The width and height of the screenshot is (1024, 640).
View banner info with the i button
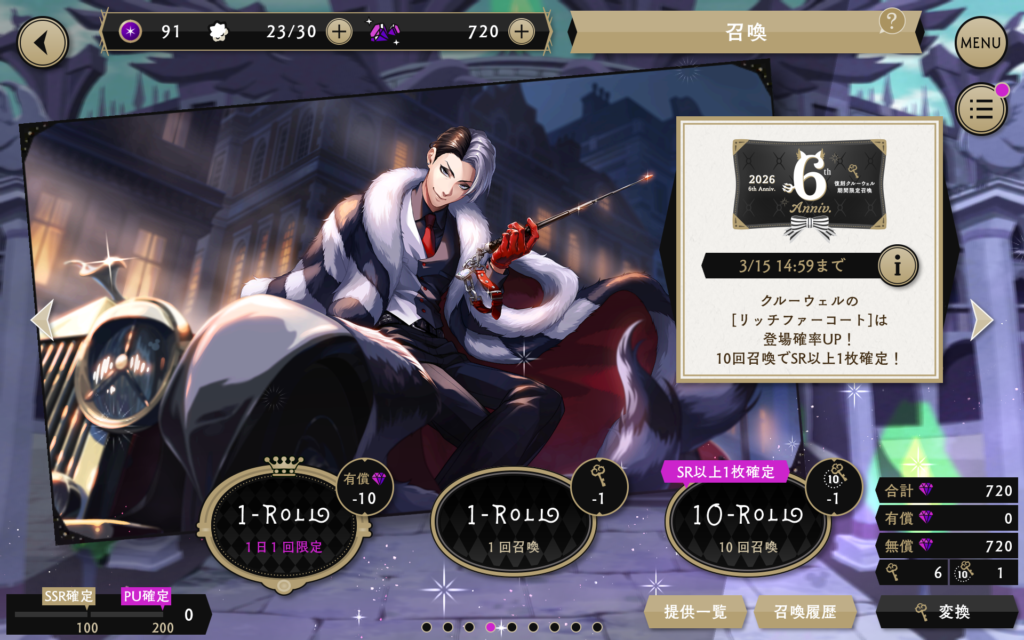pos(898,266)
